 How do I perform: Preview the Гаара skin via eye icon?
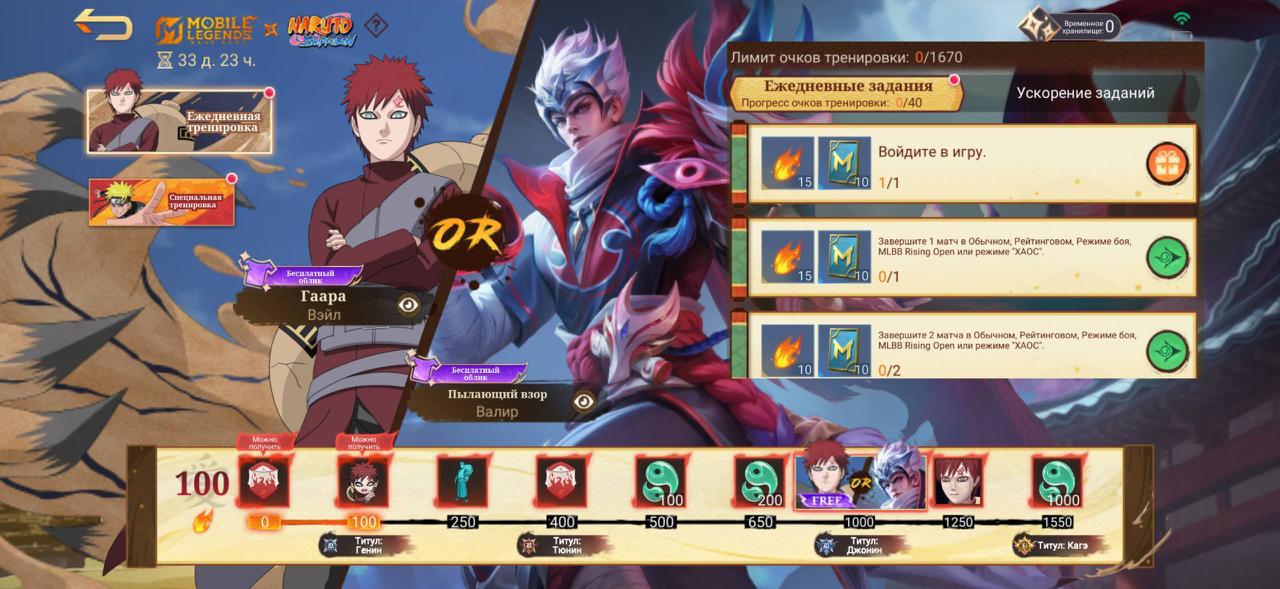coord(408,304)
